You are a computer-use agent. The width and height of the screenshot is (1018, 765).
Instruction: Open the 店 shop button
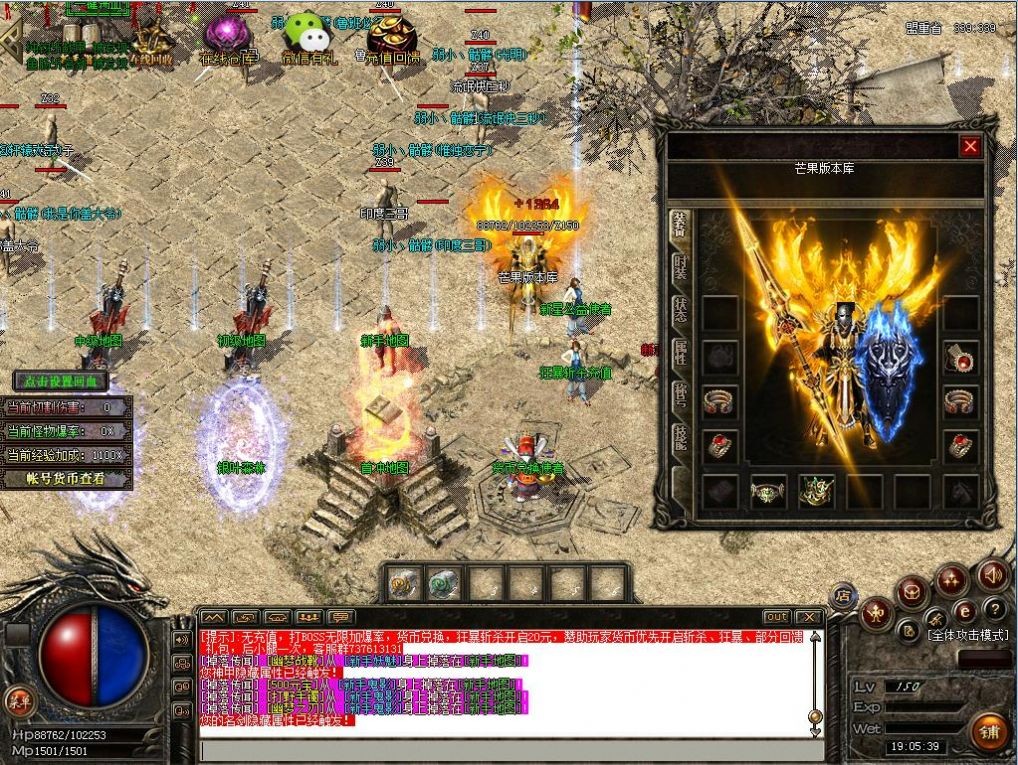pyautogui.click(x=842, y=595)
